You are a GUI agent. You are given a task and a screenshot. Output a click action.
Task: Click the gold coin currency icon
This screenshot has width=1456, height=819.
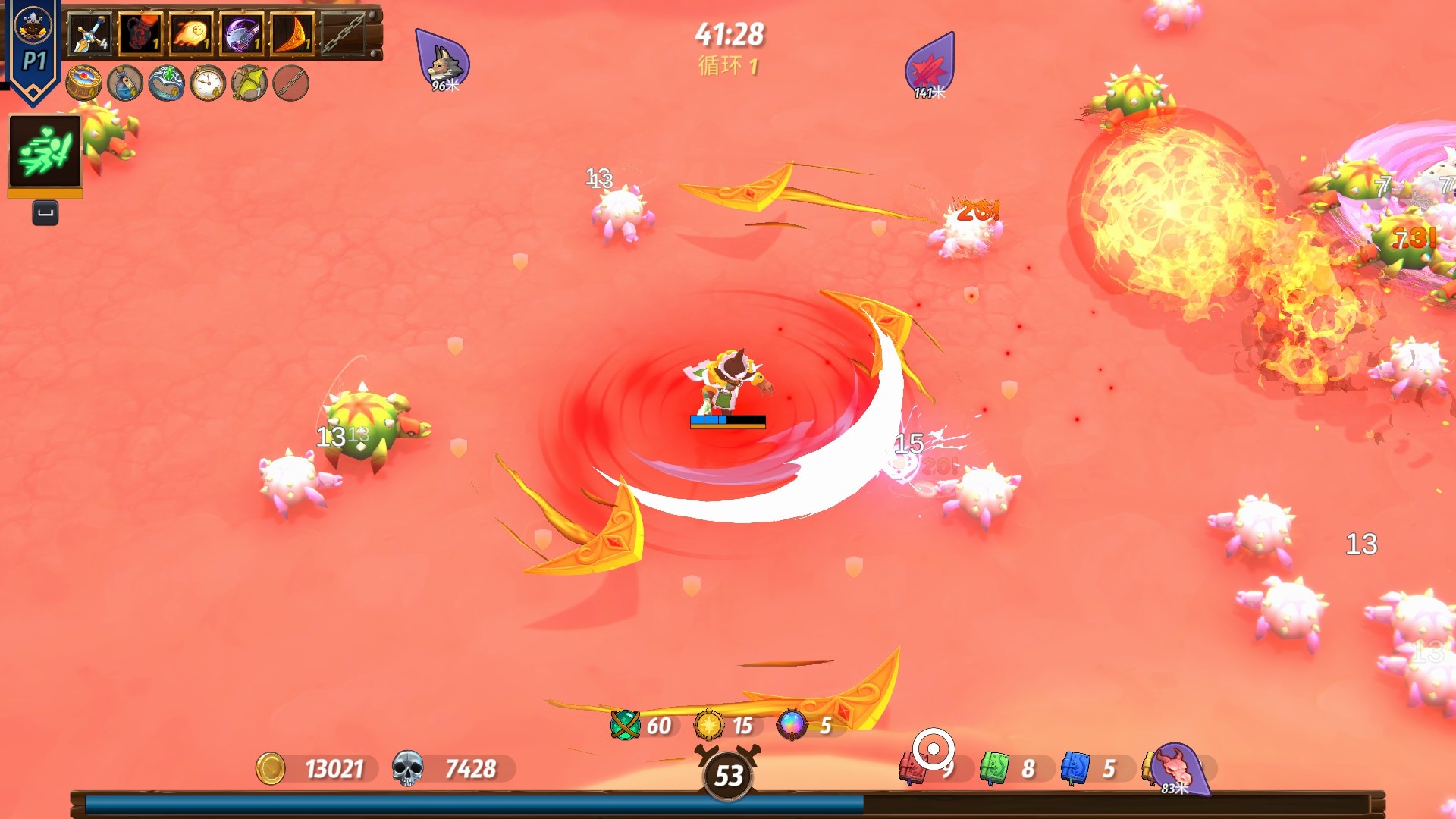(x=271, y=769)
